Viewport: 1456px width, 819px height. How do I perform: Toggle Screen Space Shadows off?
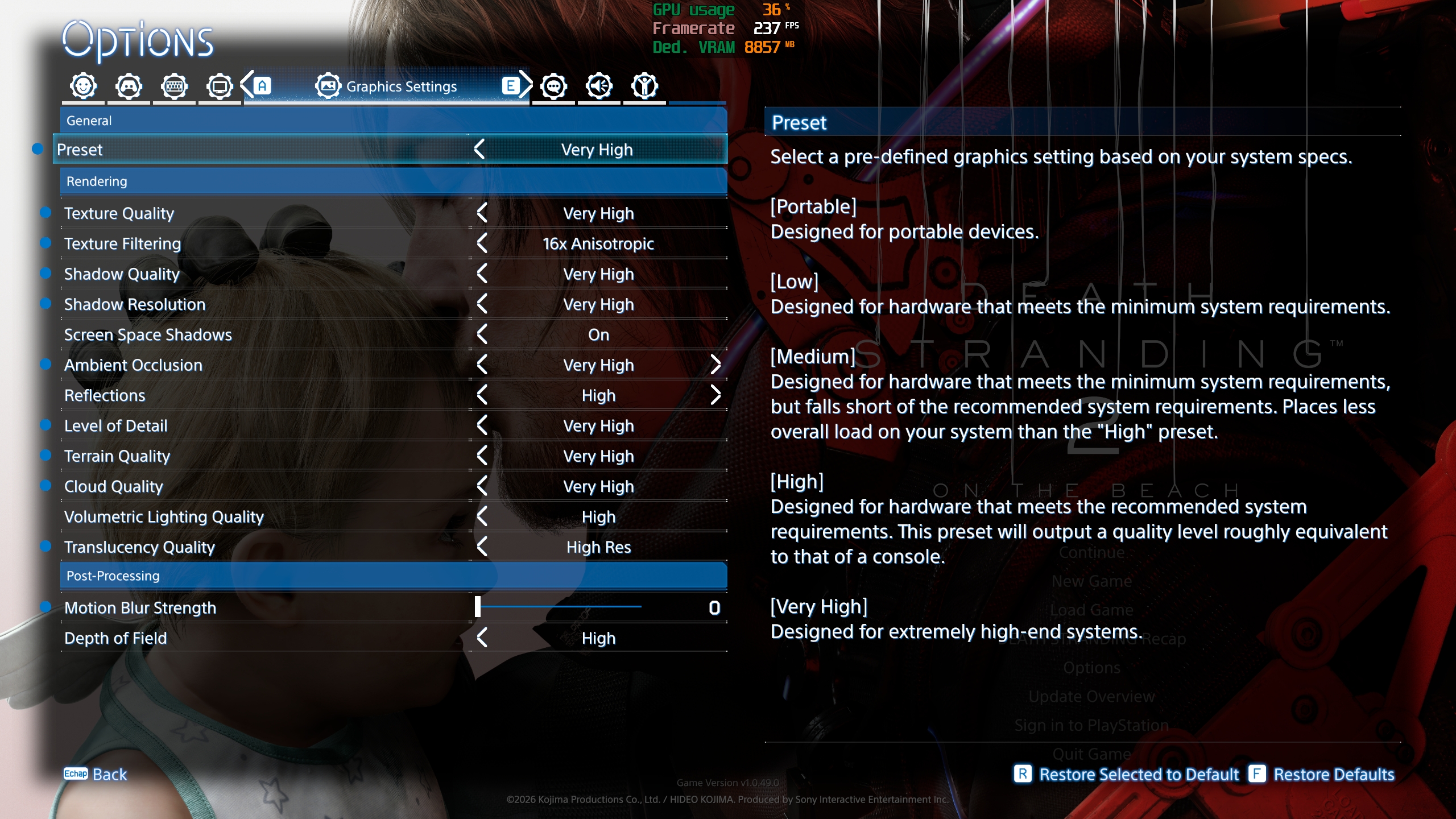[482, 334]
